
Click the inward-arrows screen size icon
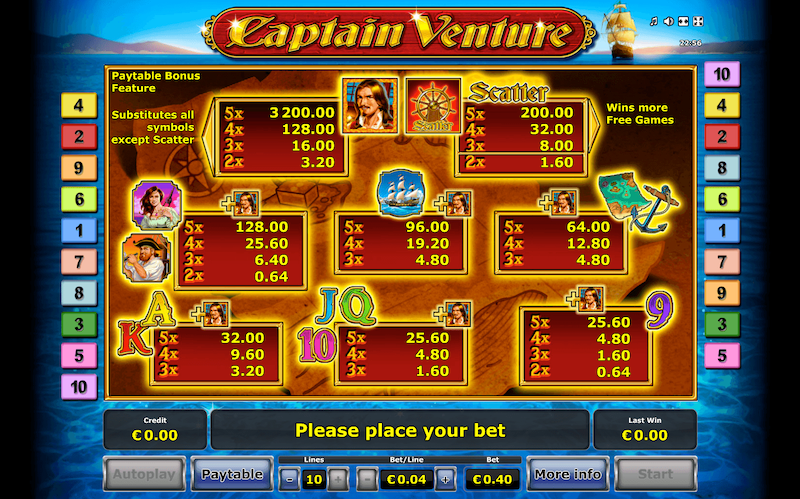(x=682, y=21)
